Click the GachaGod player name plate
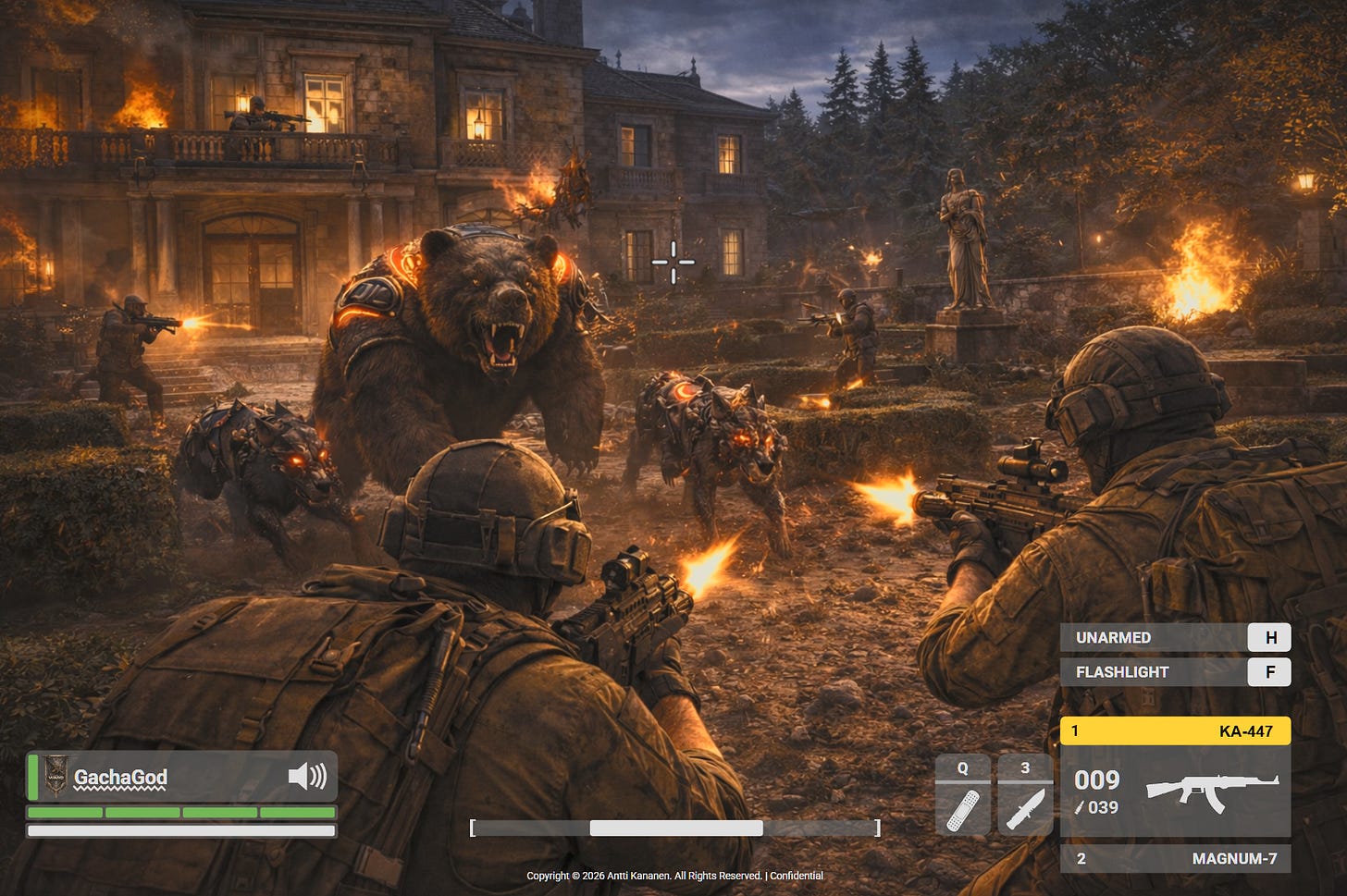This screenshot has width=1347, height=896. click(121, 778)
